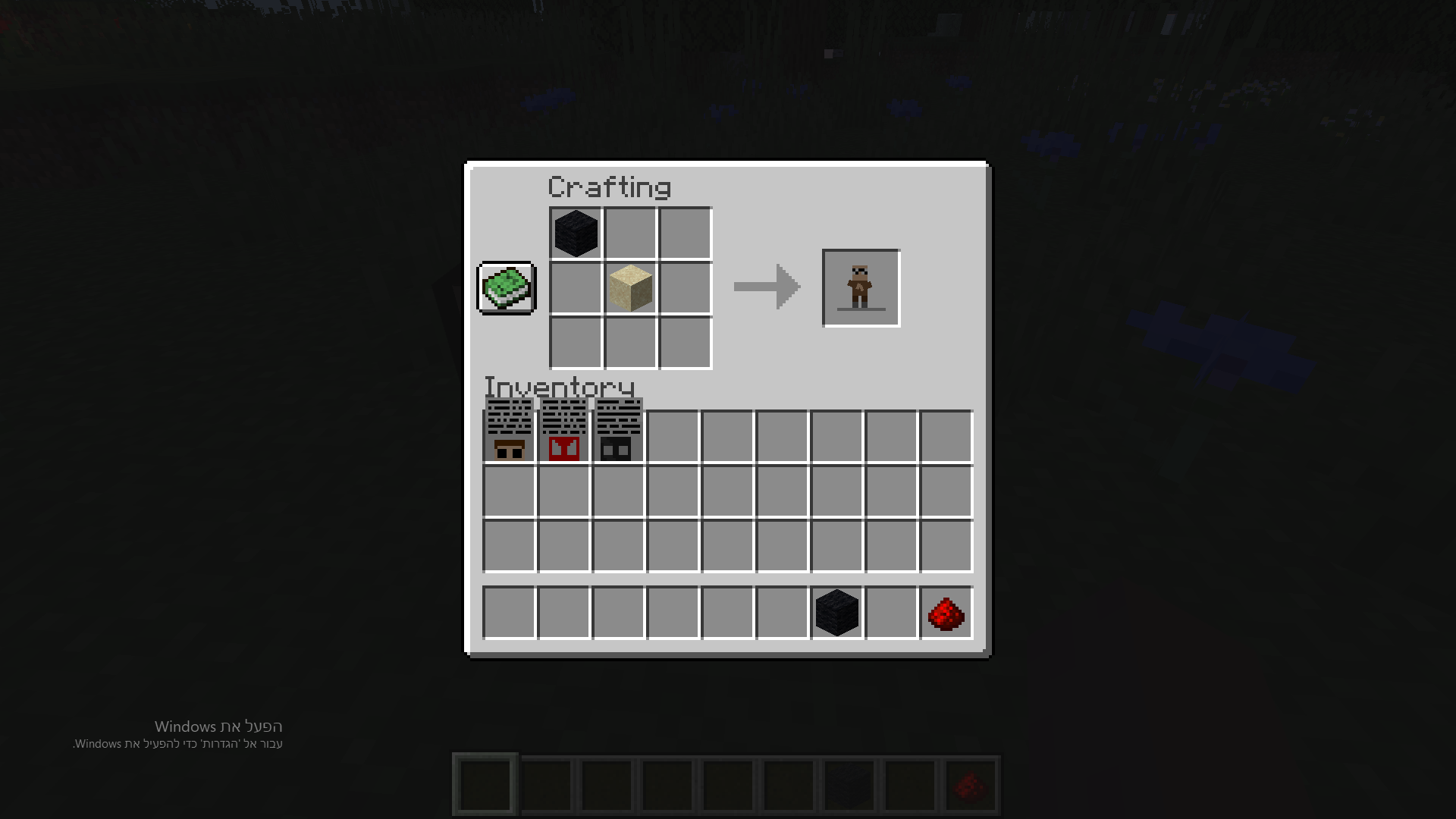Click the bottom-middle crafting grid slot
1456x819 pixels.
pyautogui.click(x=629, y=344)
